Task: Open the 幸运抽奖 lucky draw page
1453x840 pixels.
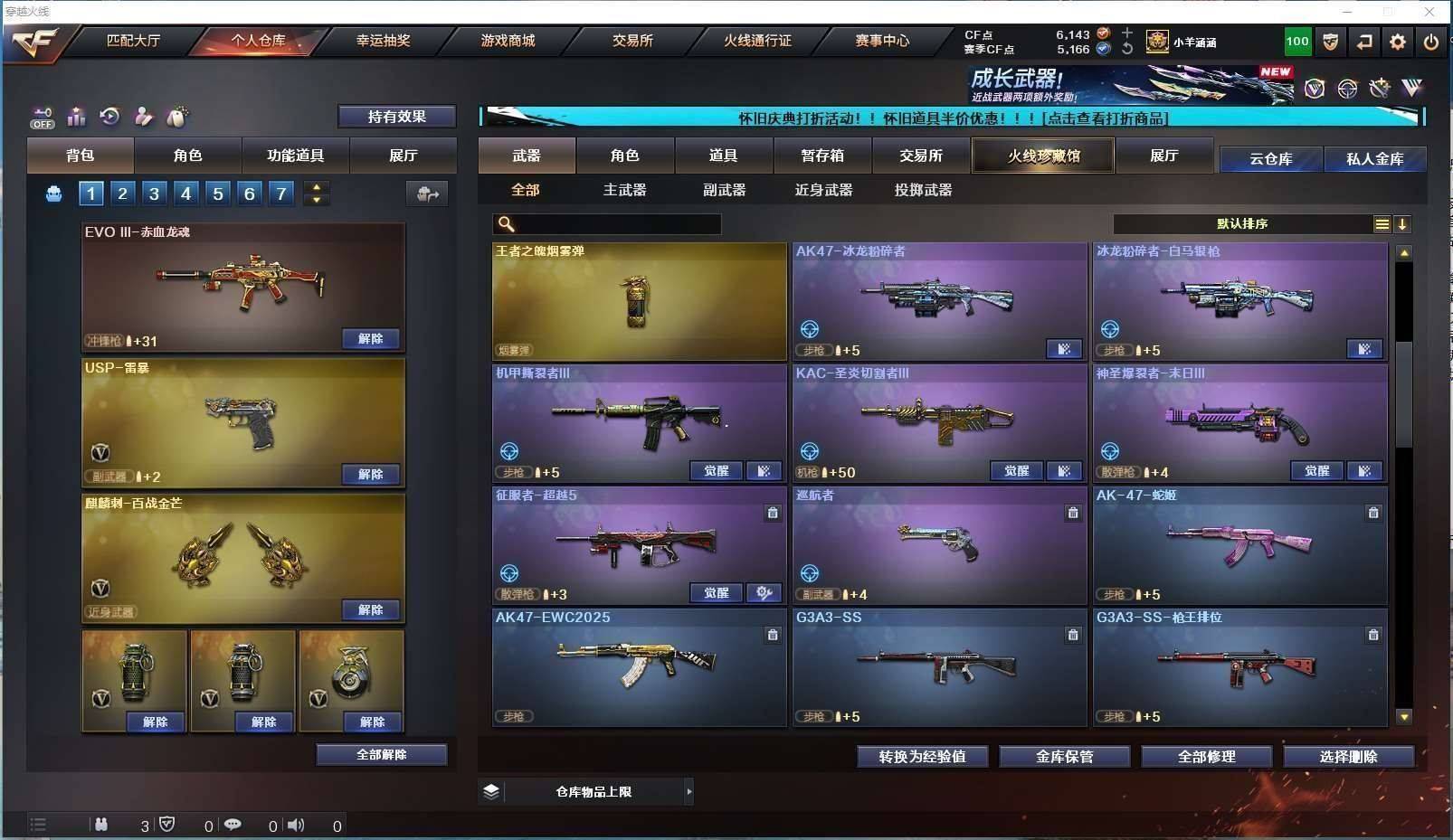Action: (x=383, y=41)
